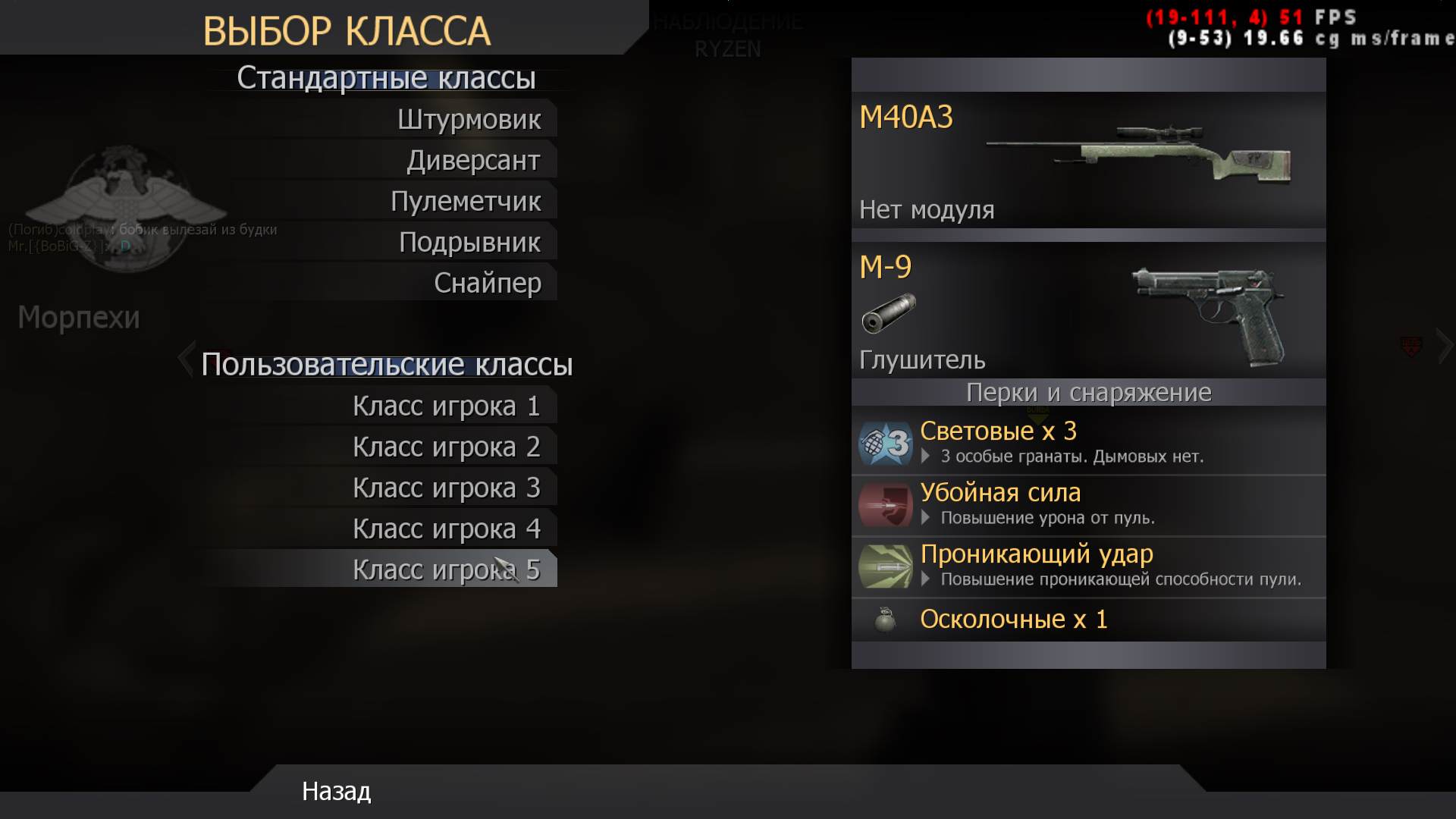Click the Нет модуля label under M40A3
The image size is (1456, 819).
[927, 210]
